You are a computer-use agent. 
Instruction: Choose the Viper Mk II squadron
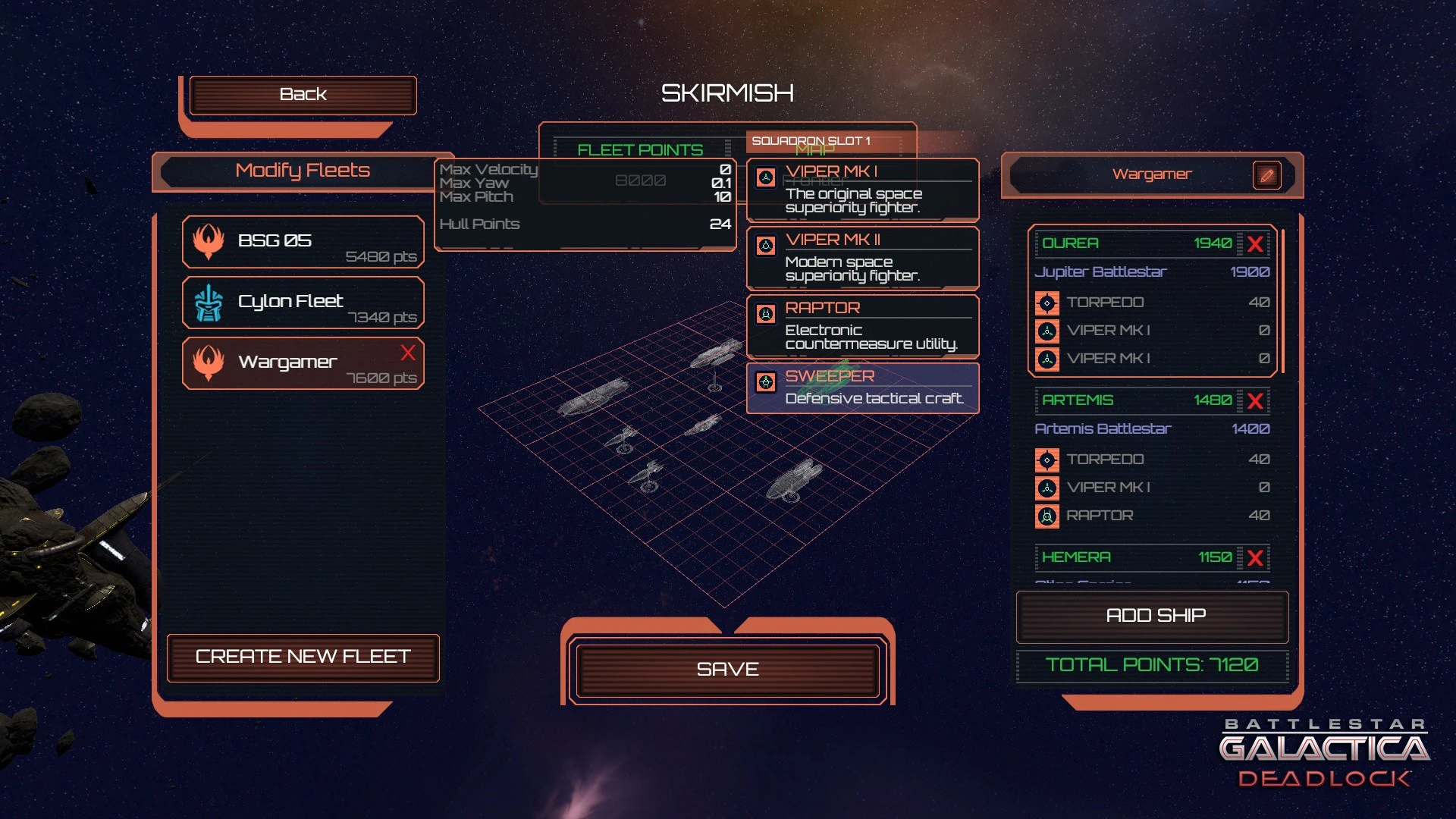(x=862, y=257)
